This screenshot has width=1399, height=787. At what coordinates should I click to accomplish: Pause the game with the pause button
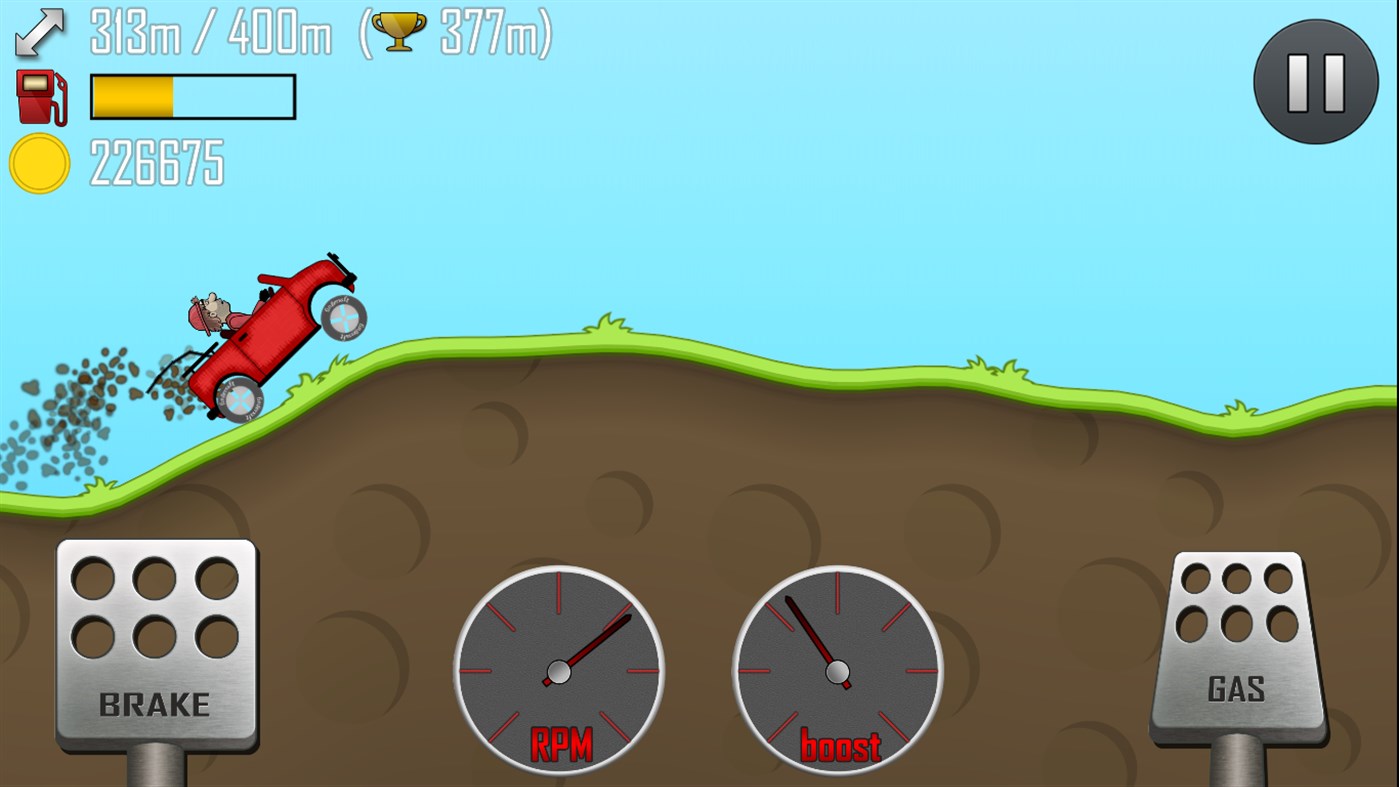[x=1314, y=82]
